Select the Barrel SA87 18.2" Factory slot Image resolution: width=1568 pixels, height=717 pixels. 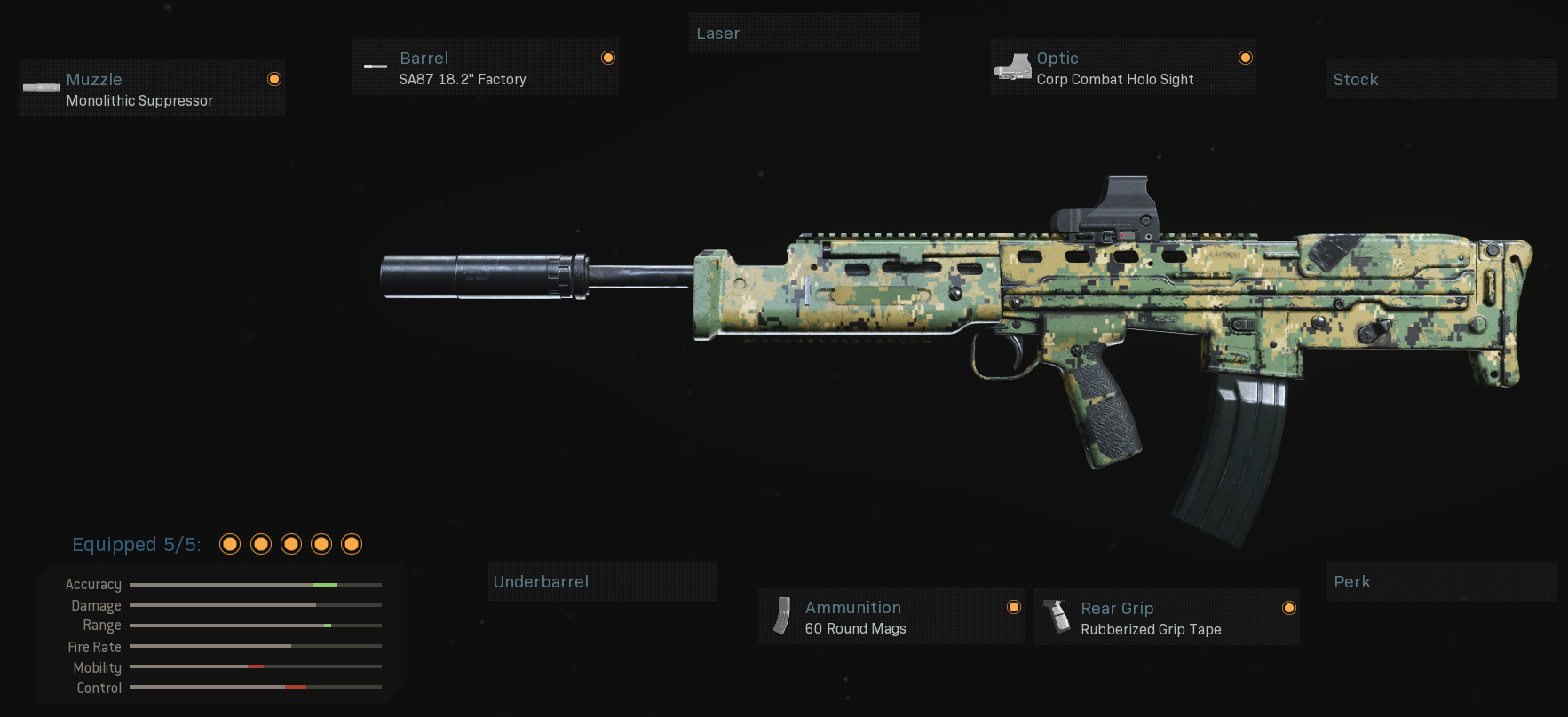click(485, 67)
